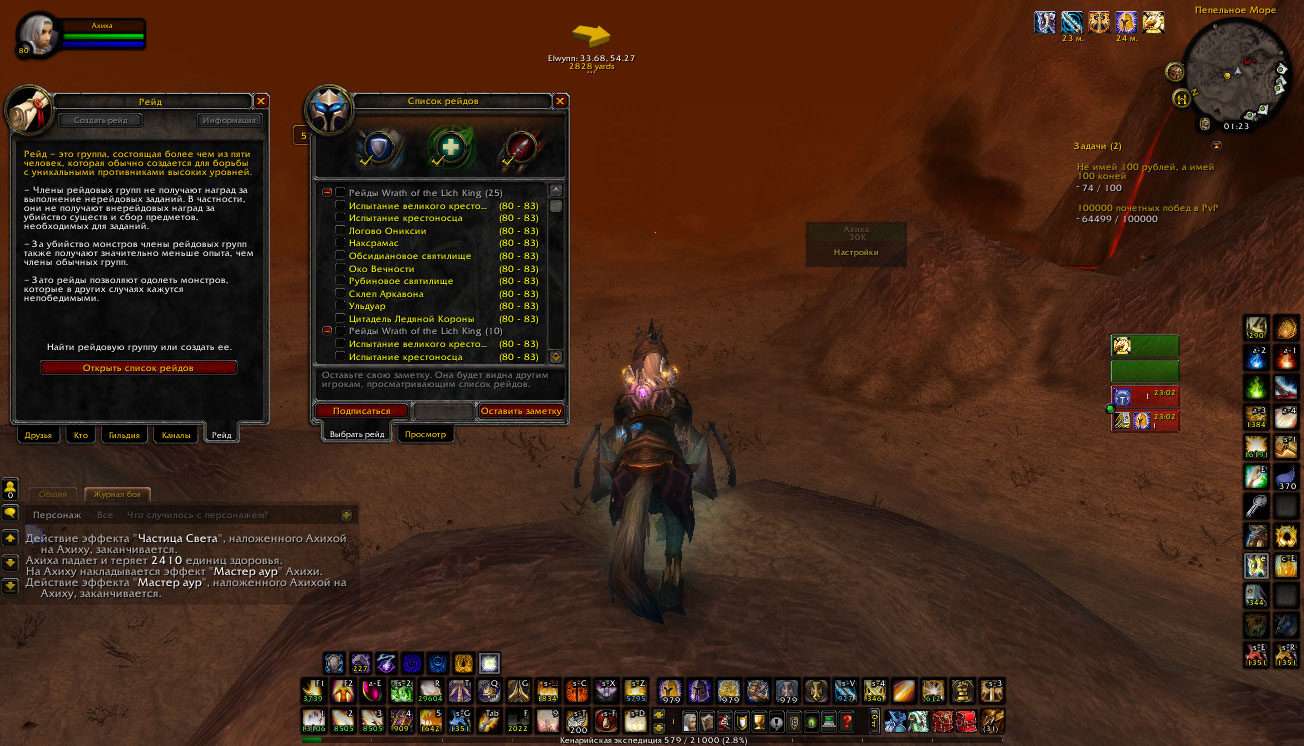Tick the Наксрамас raid checkbox
The image size is (1304, 746).
point(341,244)
